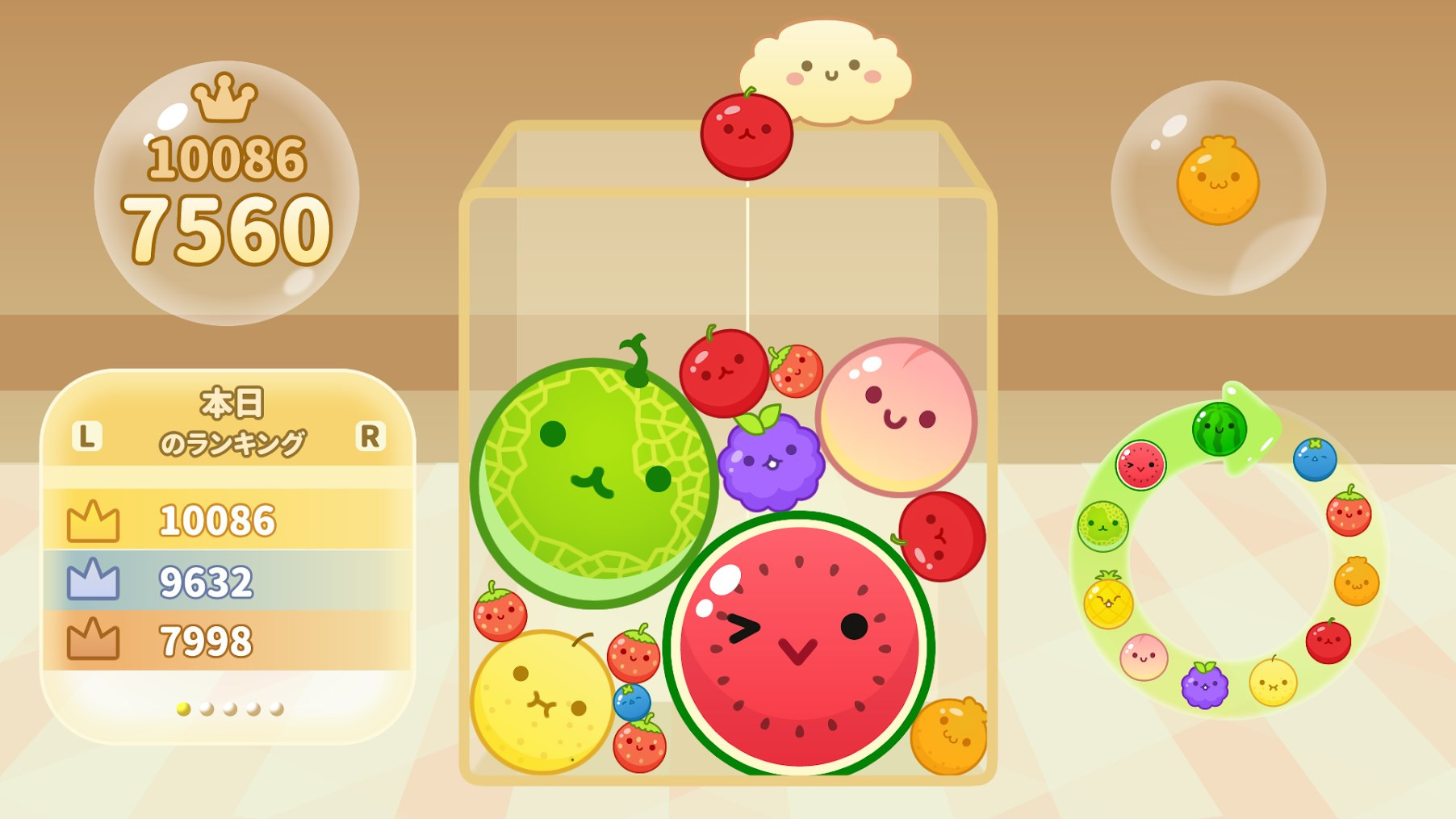Viewport: 1456px width, 819px height.
Task: Select the silver crown 9632 ranking row
Action: tap(228, 581)
